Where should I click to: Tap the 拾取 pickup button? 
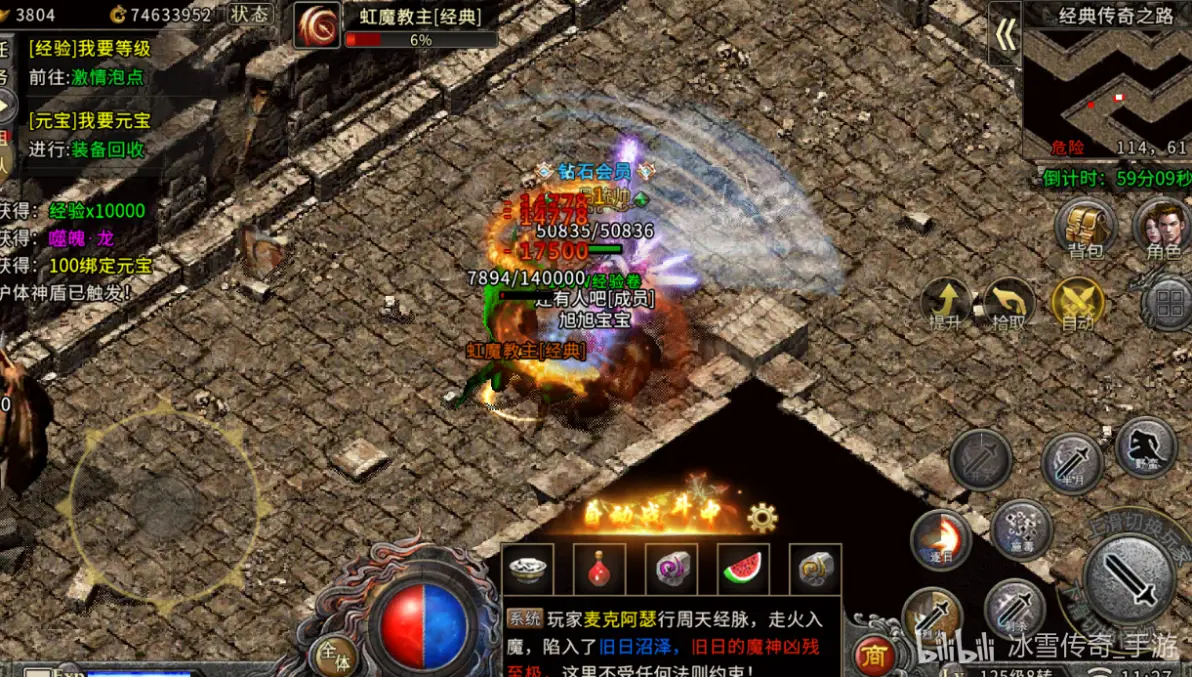point(1010,304)
